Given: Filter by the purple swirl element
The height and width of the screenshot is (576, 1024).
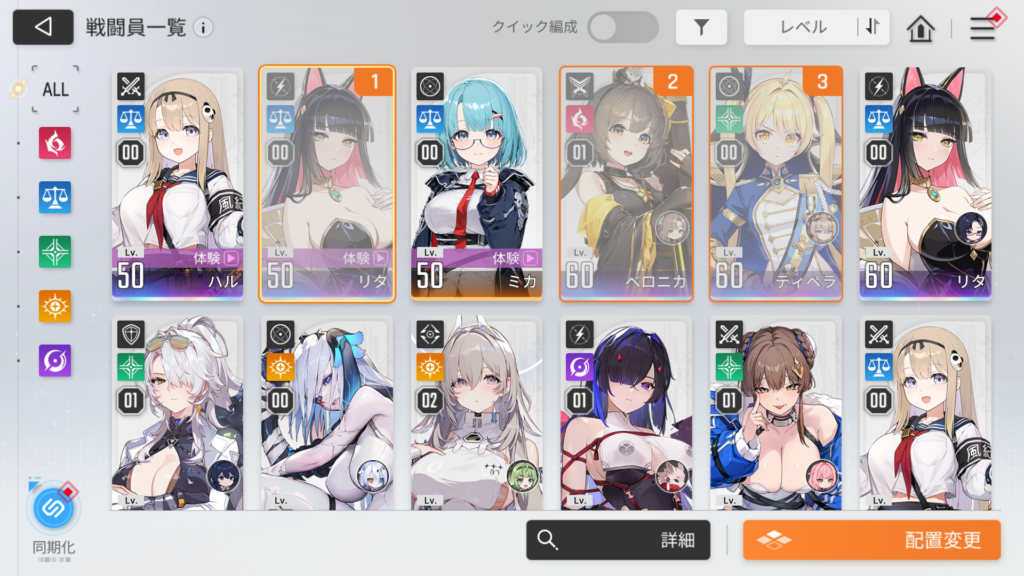Looking at the screenshot, I should pos(55,359).
